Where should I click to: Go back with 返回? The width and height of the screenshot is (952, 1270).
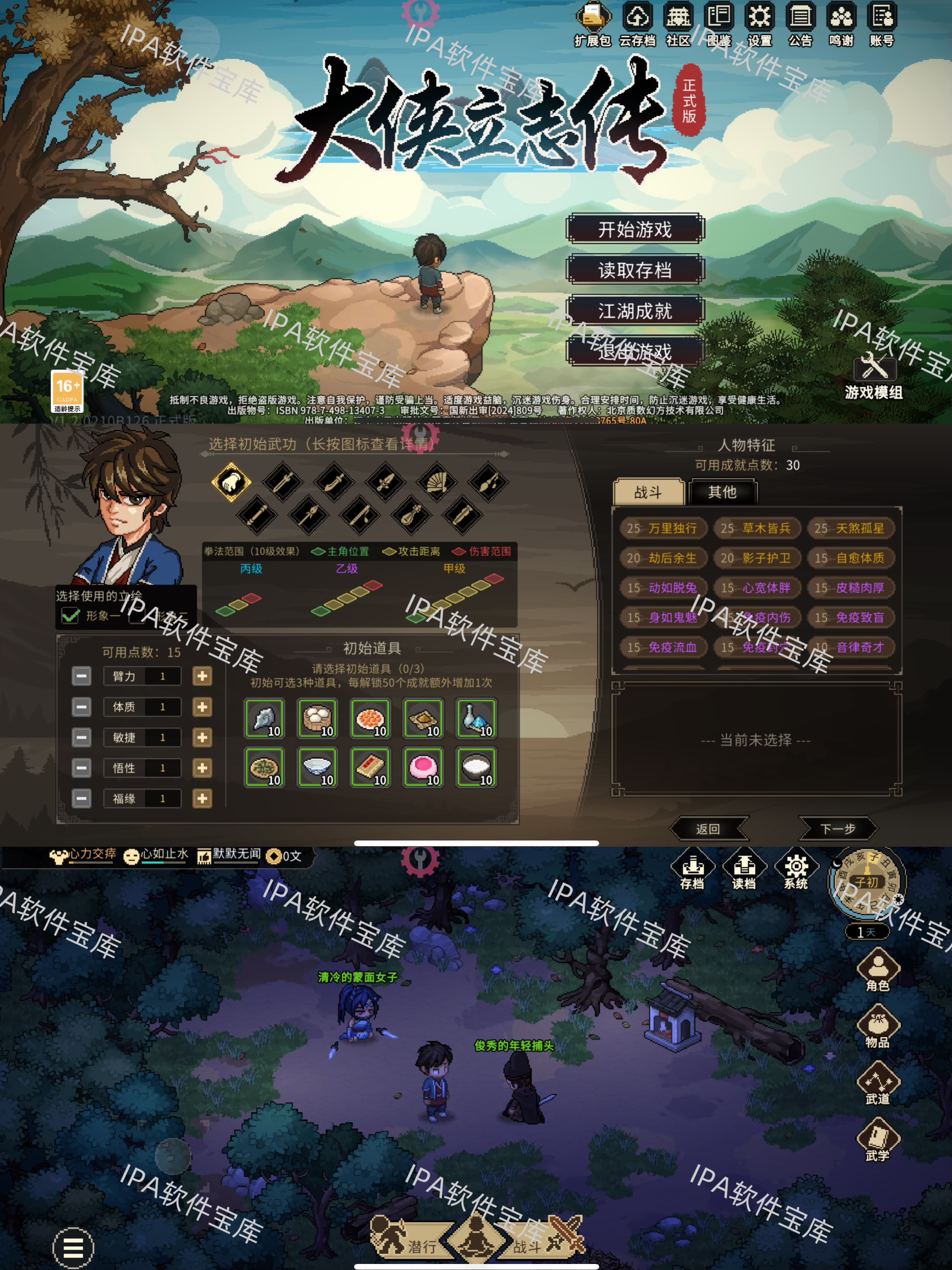pyautogui.click(x=708, y=828)
